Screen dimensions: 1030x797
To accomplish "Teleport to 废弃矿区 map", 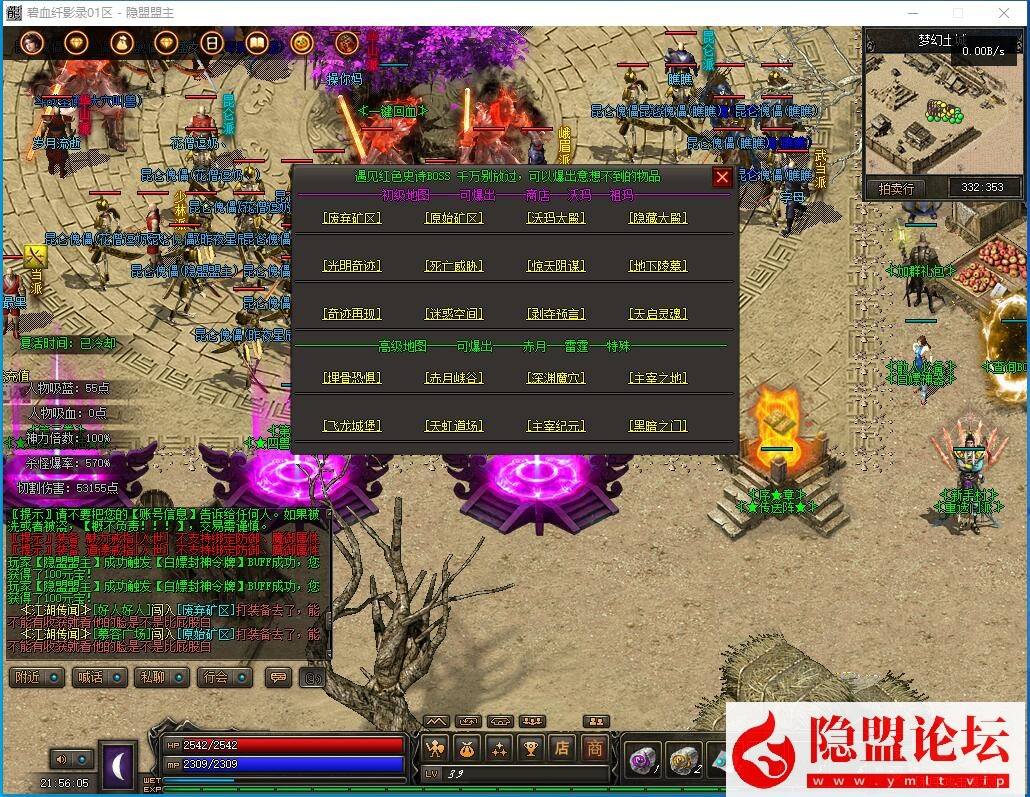I will 352,218.
